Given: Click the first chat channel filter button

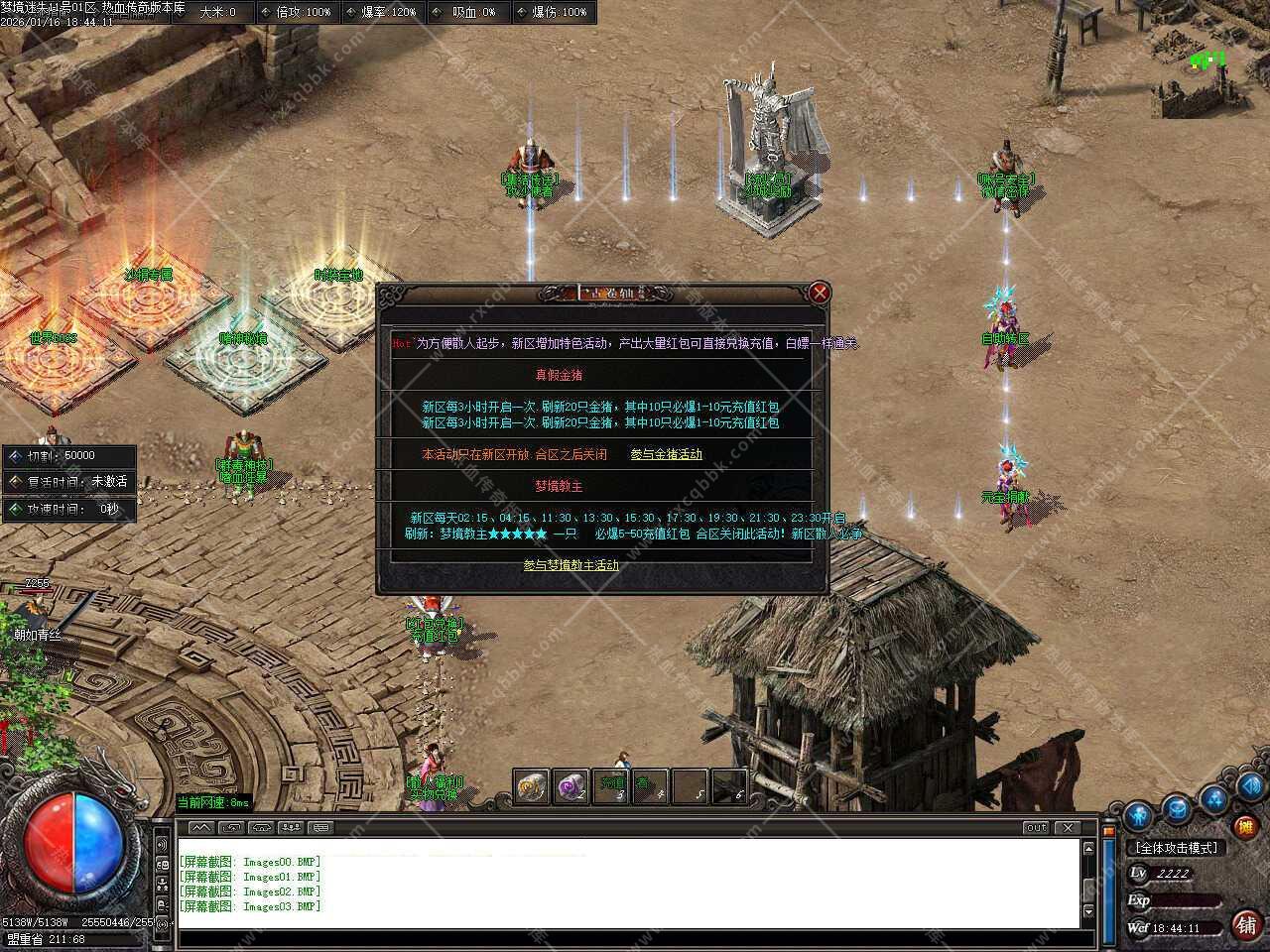Looking at the screenshot, I should coord(200,827).
